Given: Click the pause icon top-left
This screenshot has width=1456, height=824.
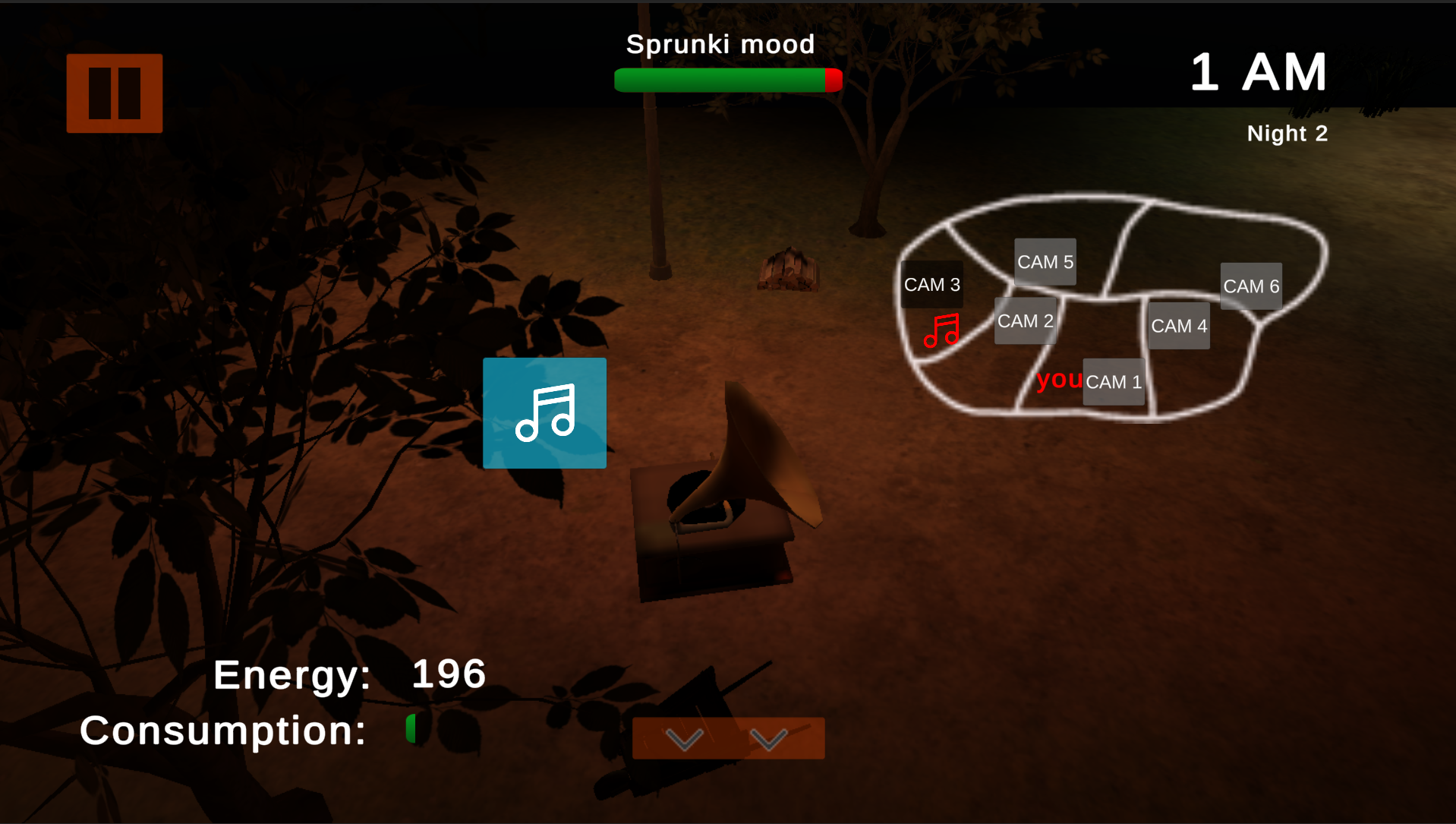Looking at the screenshot, I should point(113,92).
